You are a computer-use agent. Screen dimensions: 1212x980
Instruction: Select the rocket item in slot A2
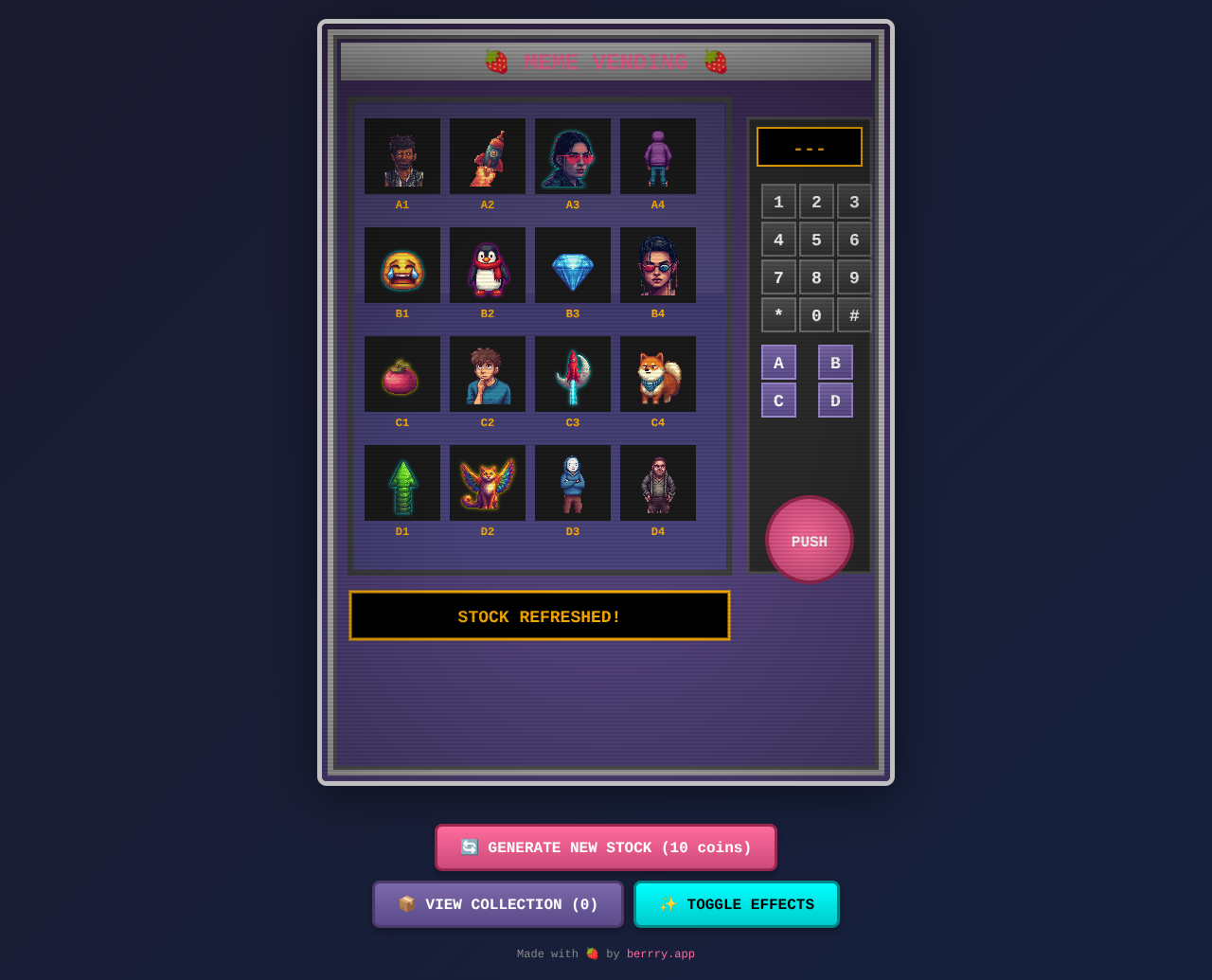[487, 155]
